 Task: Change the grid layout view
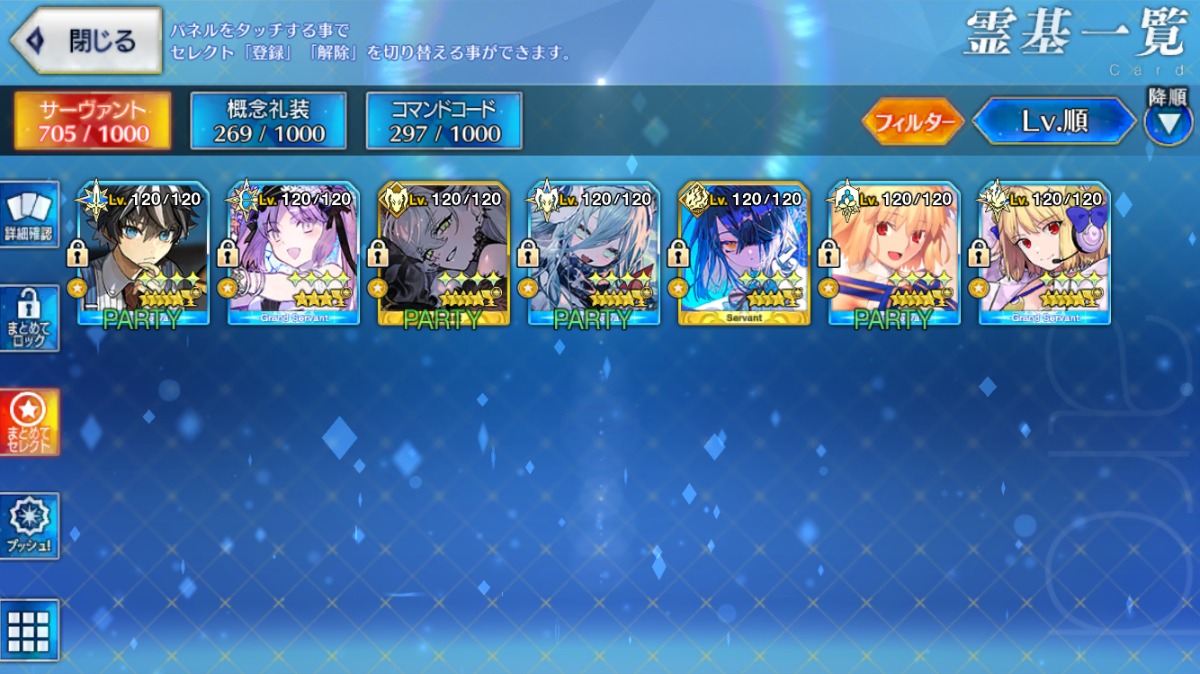pyautogui.click(x=30, y=630)
